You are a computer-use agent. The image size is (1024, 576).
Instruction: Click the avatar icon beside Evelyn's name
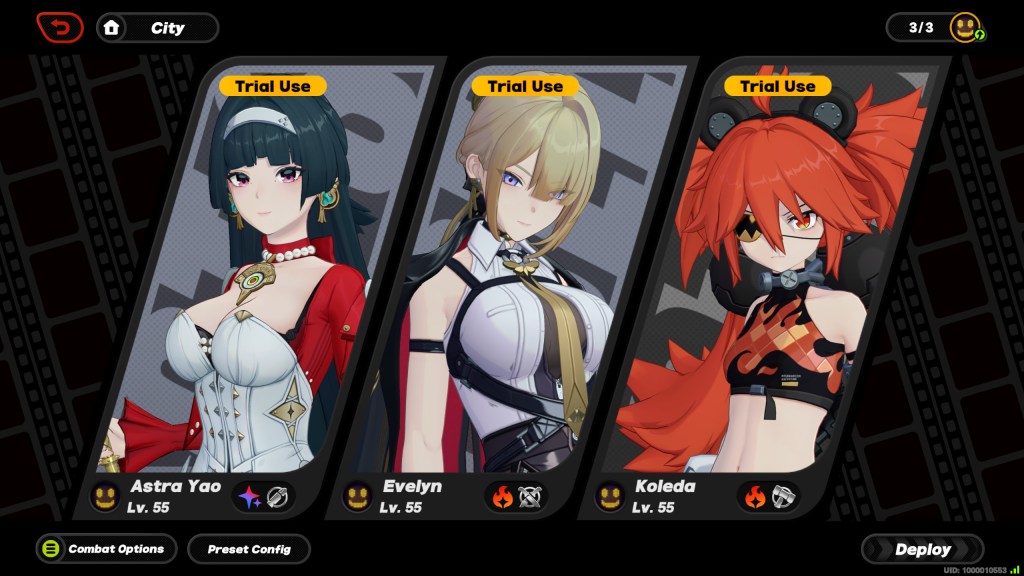(x=357, y=496)
